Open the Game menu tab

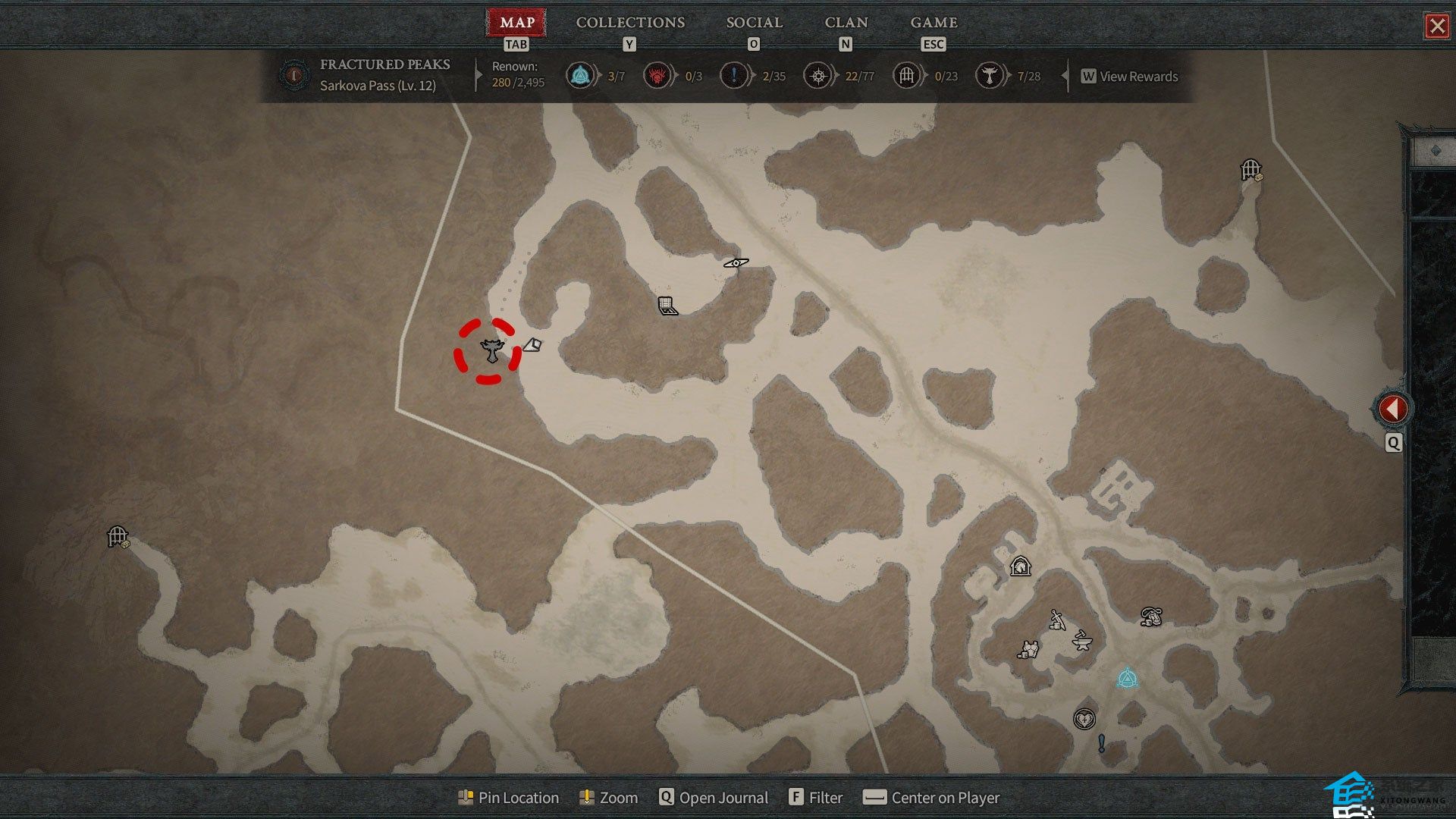[934, 23]
